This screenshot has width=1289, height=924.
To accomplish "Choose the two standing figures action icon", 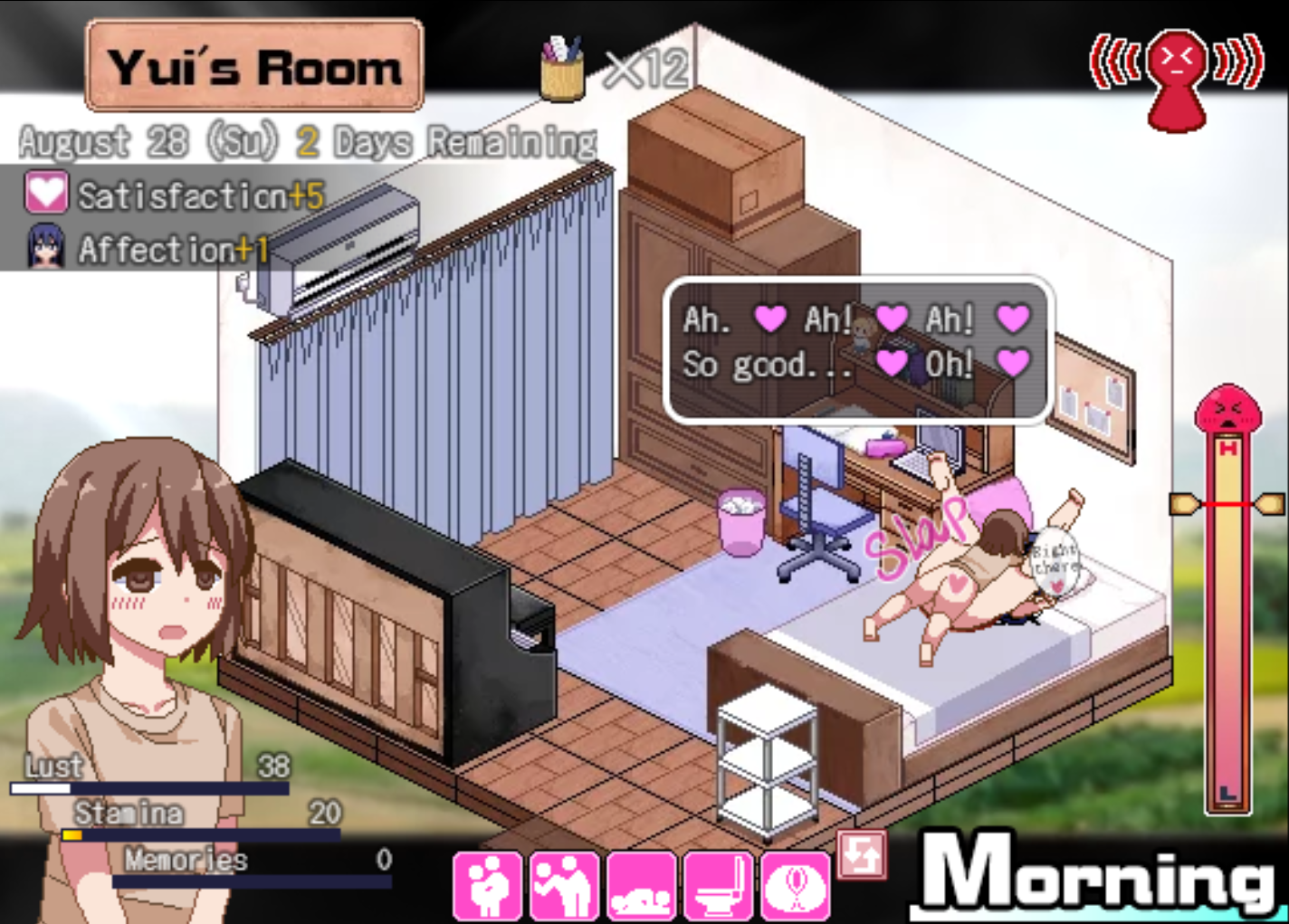I will (564, 886).
